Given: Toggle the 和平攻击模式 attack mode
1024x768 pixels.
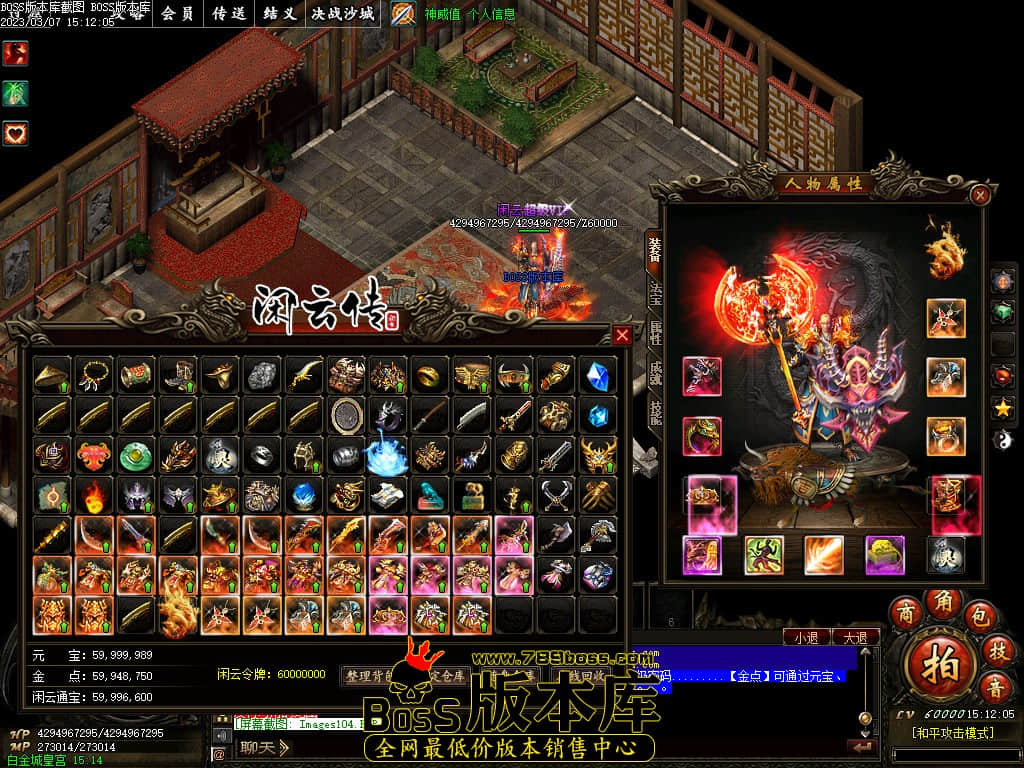Looking at the screenshot, I should pos(952,733).
